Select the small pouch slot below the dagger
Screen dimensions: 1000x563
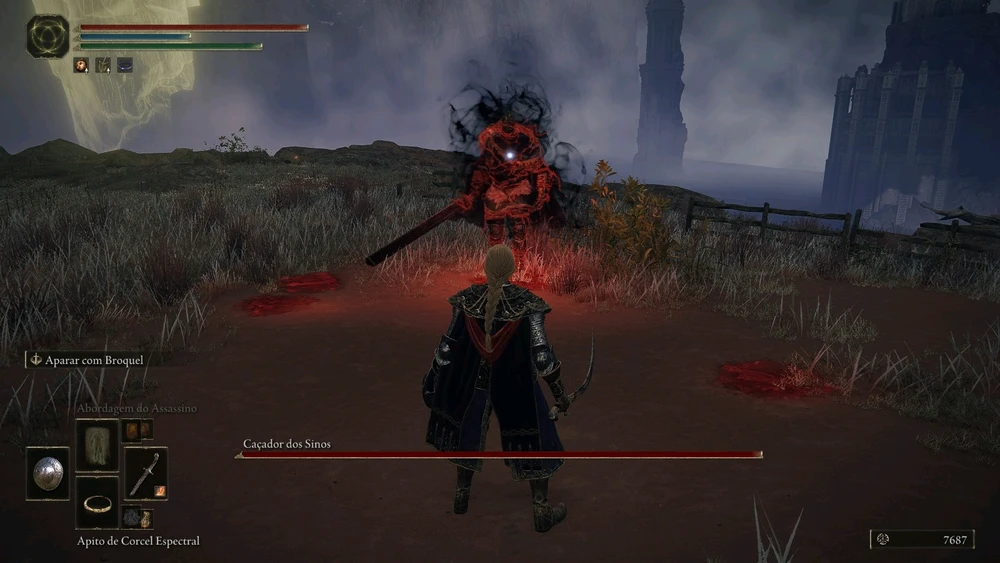pyautogui.click(x=135, y=517)
